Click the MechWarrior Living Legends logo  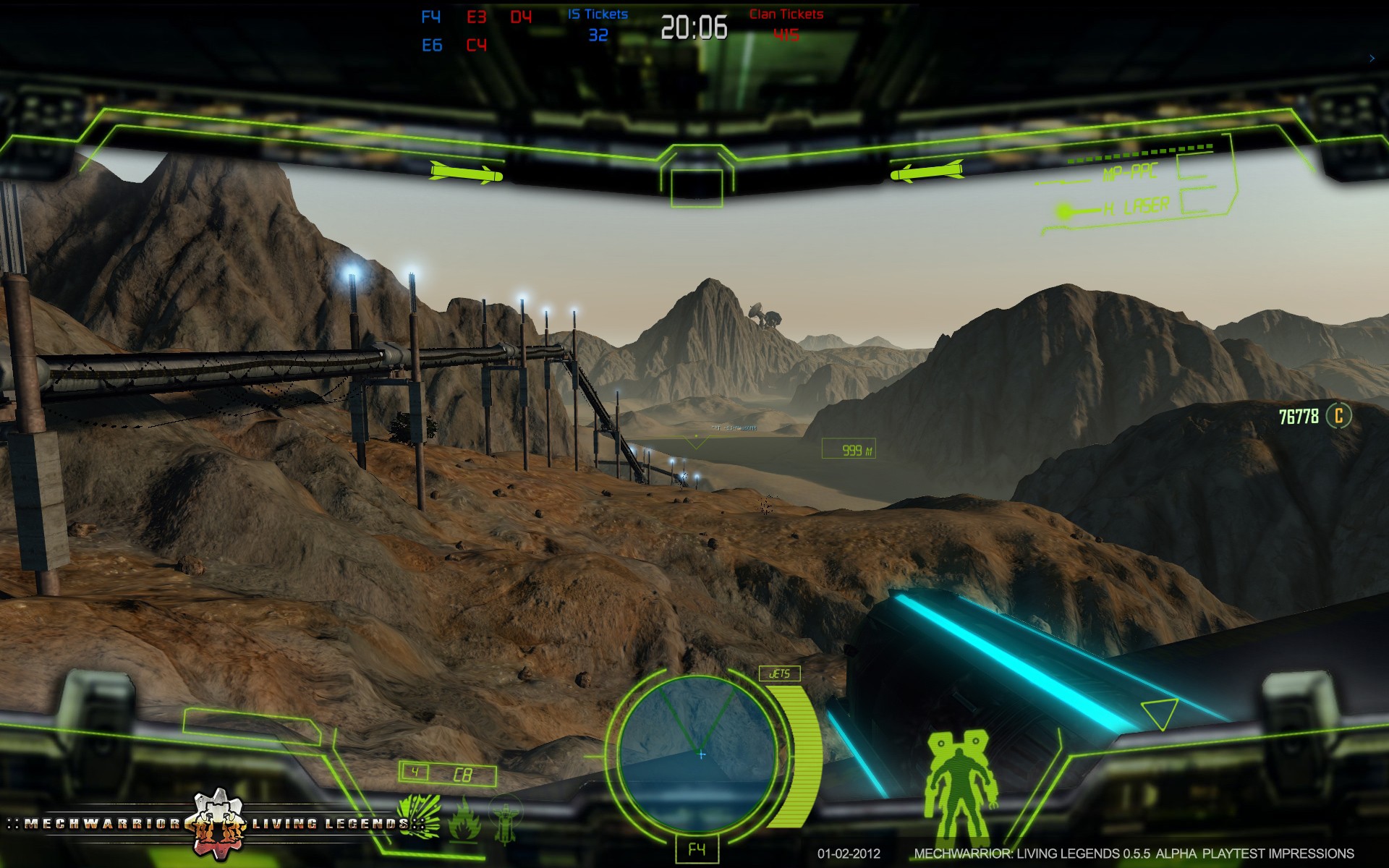(x=217, y=823)
